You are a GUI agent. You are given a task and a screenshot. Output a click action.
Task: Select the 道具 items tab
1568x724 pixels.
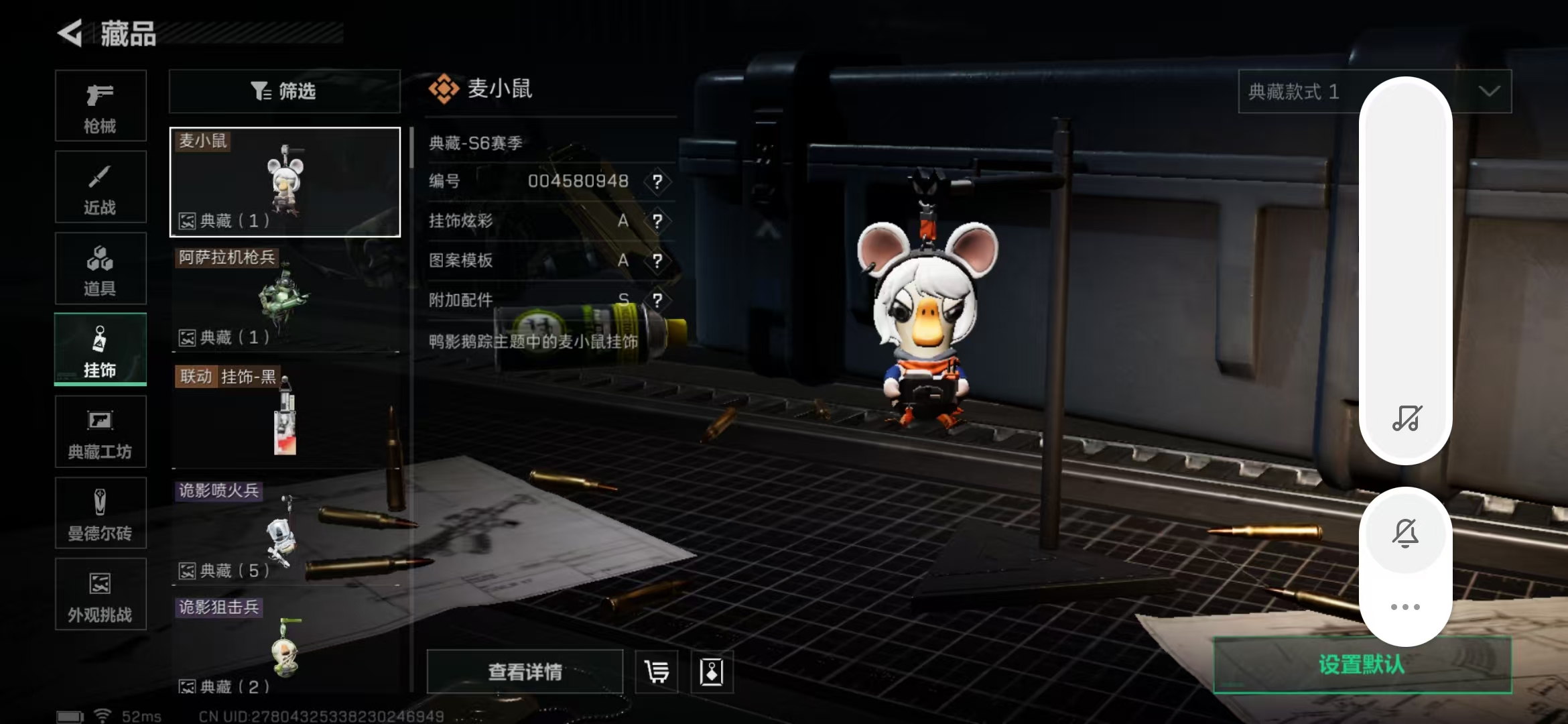[101, 269]
